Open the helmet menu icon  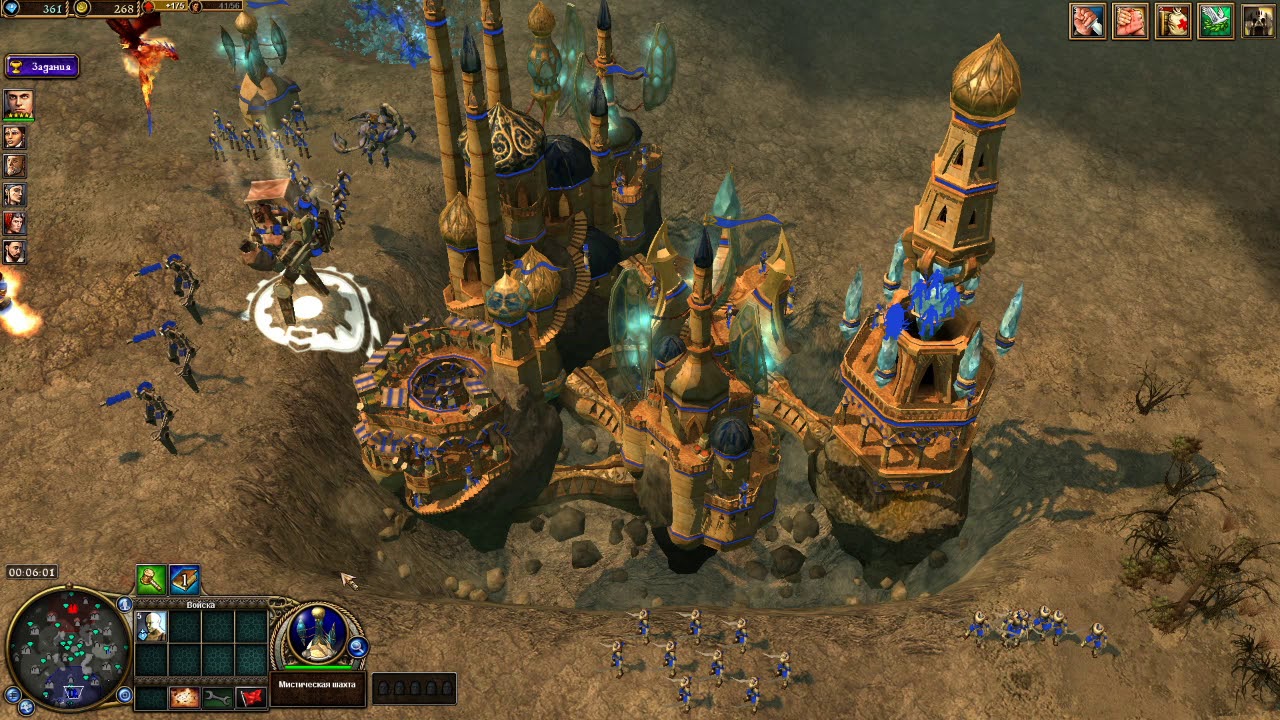coord(1258,21)
